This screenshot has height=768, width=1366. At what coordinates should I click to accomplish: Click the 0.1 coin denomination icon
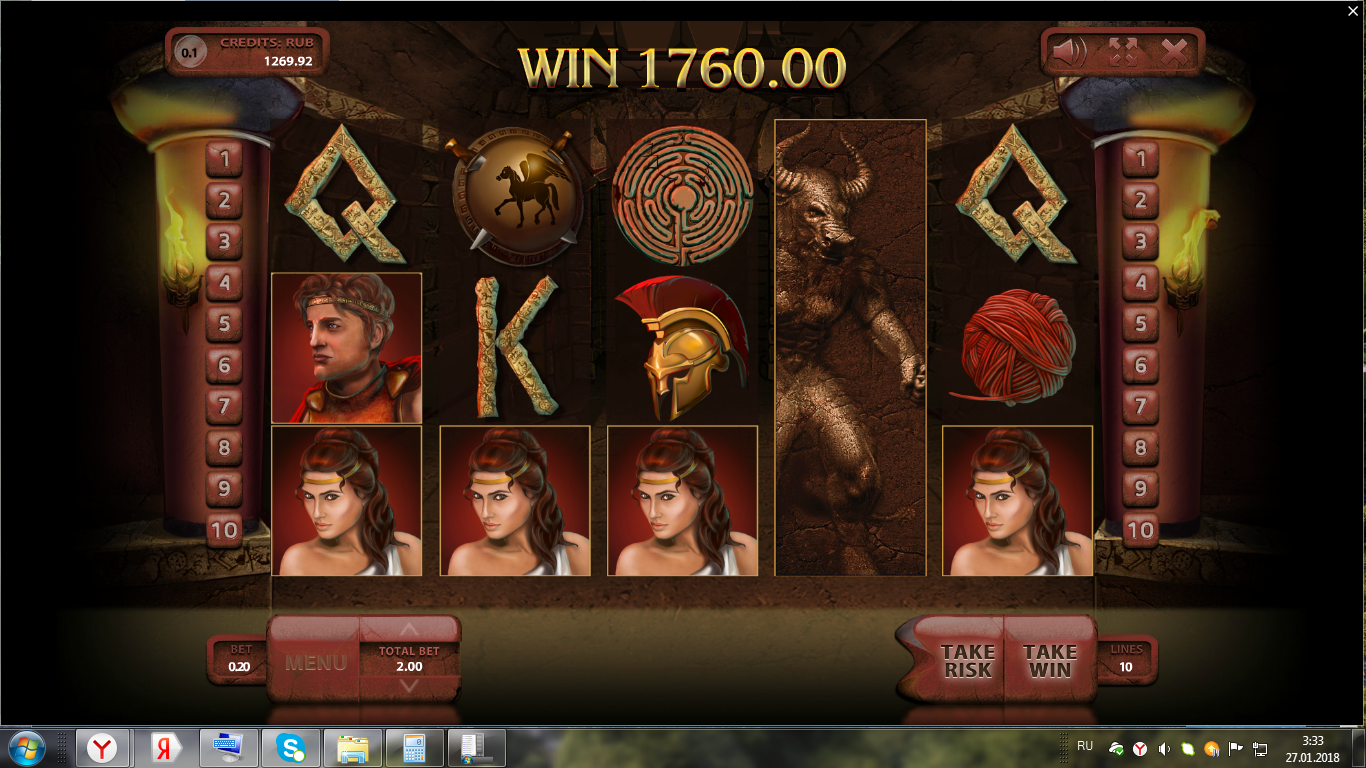click(189, 52)
